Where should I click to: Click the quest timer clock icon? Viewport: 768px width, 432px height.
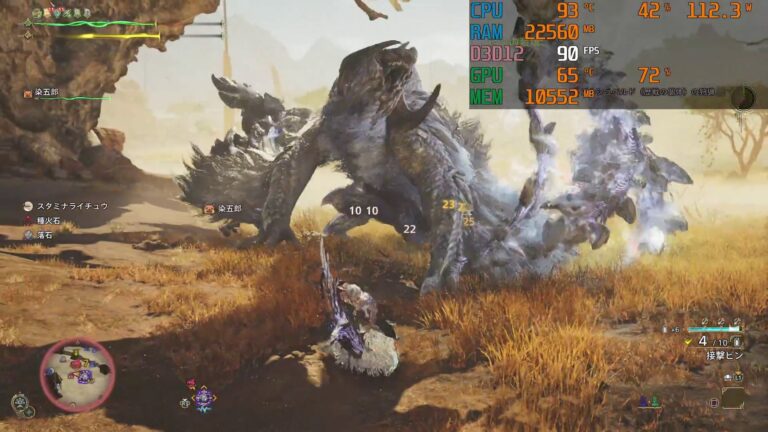click(743, 97)
